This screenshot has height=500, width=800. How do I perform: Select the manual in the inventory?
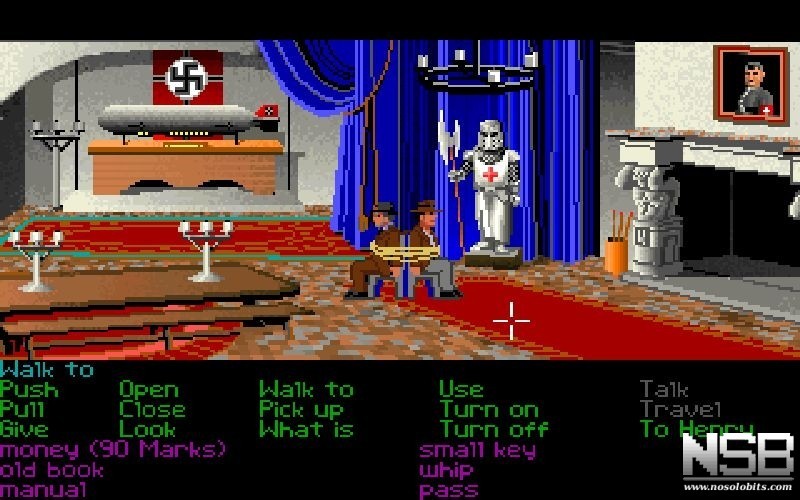43,490
